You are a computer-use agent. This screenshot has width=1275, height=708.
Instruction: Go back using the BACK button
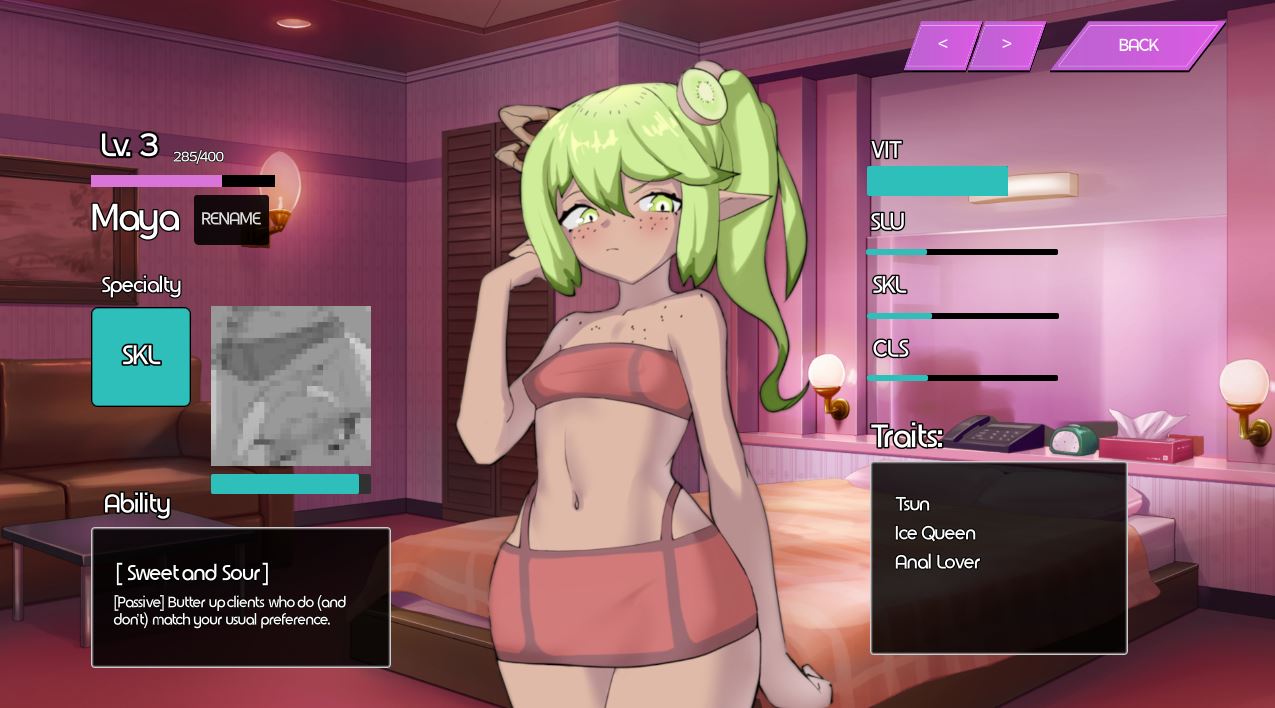point(1138,46)
